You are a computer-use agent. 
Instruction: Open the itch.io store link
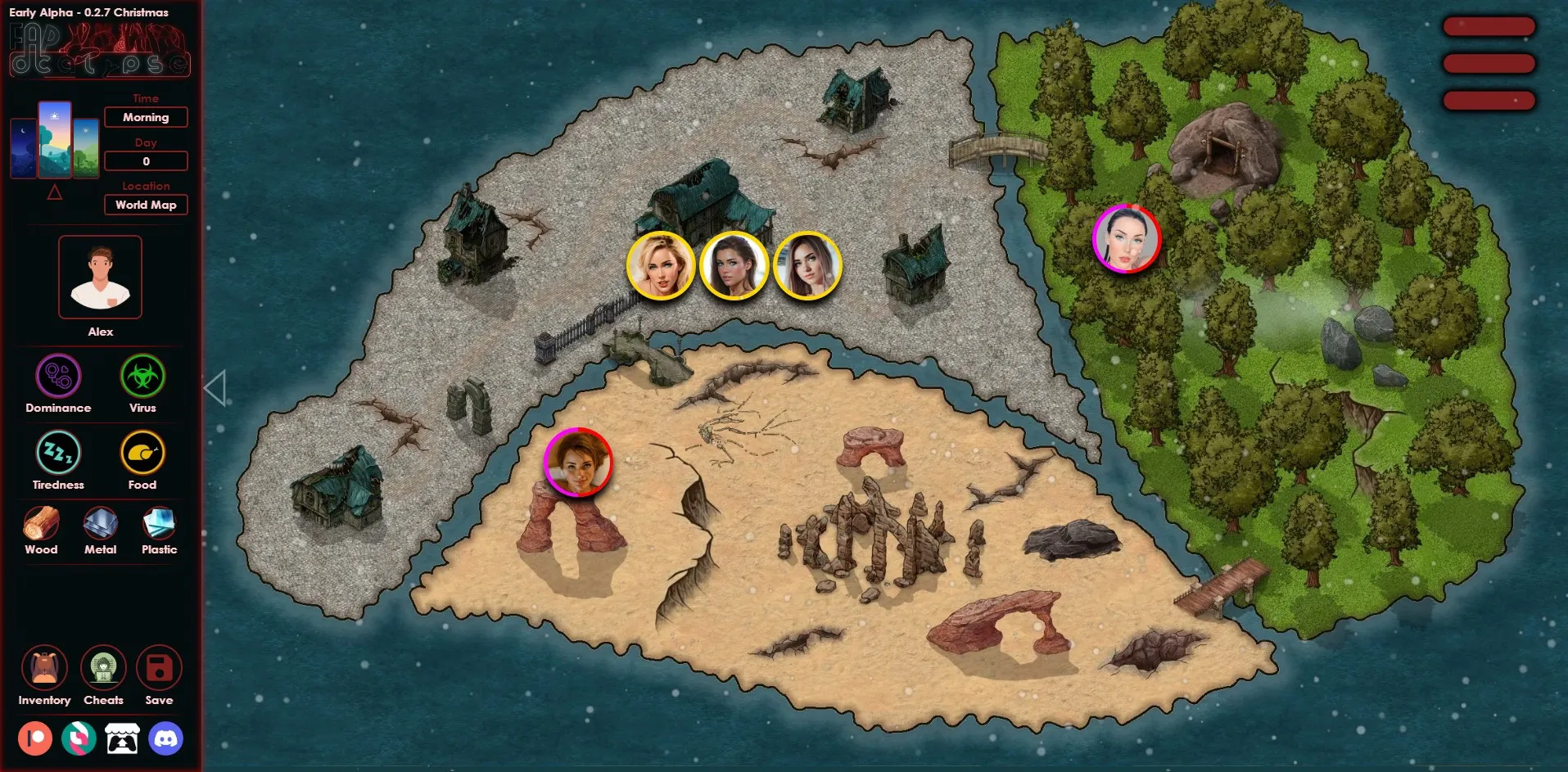coord(122,738)
